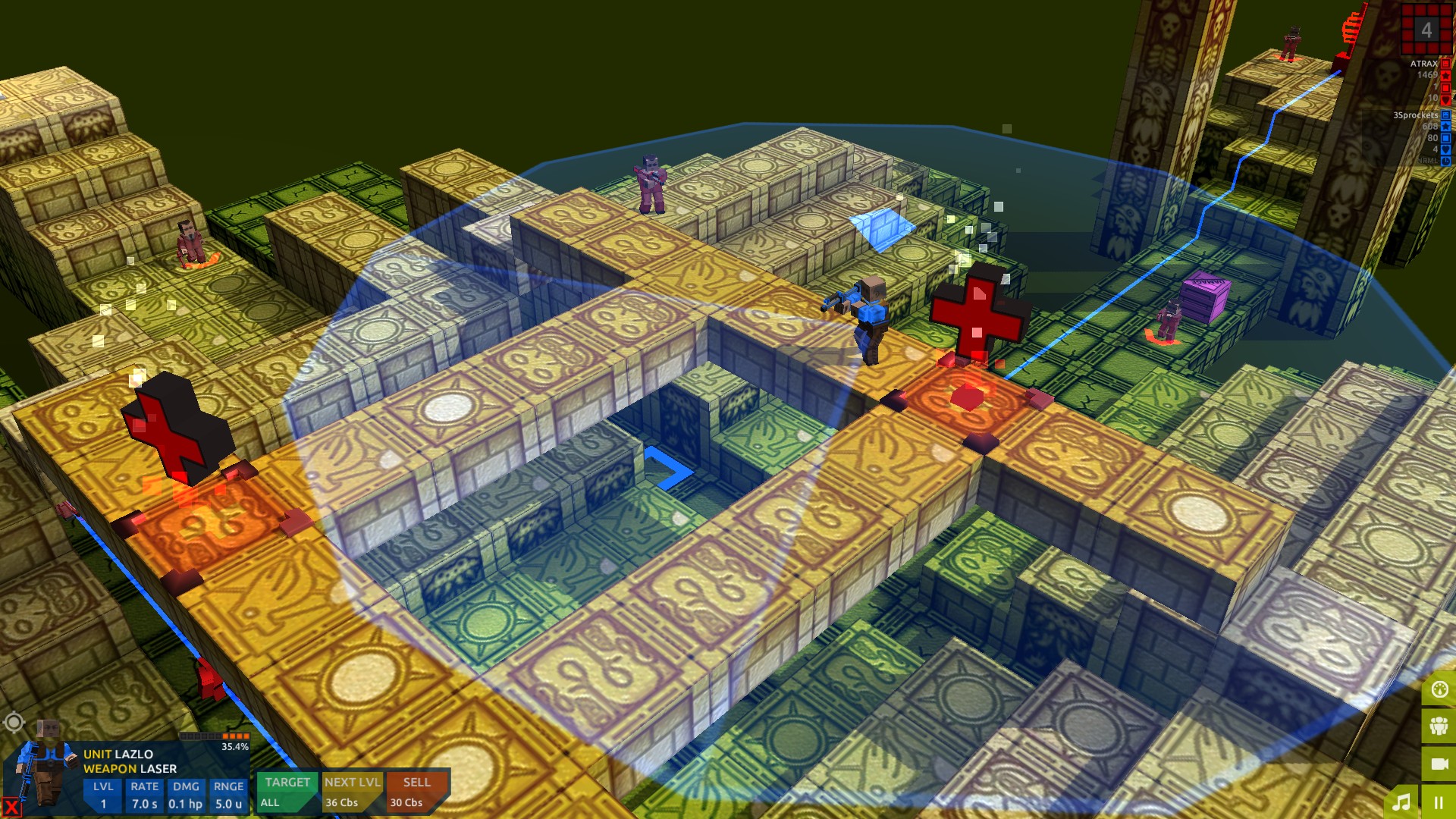The height and width of the screenshot is (819, 1456).
Task: Click 3Sprockets' blue star score icon
Action: coord(1445,126)
